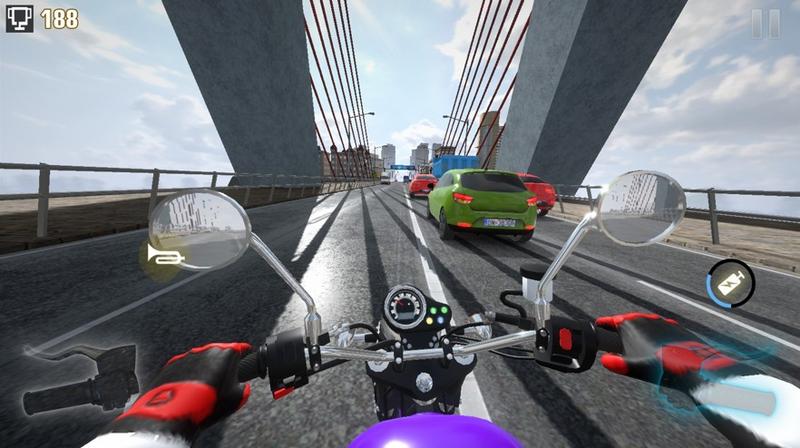The image size is (800, 448).
Task: Activate the nitro boost canister
Action: [730, 281]
